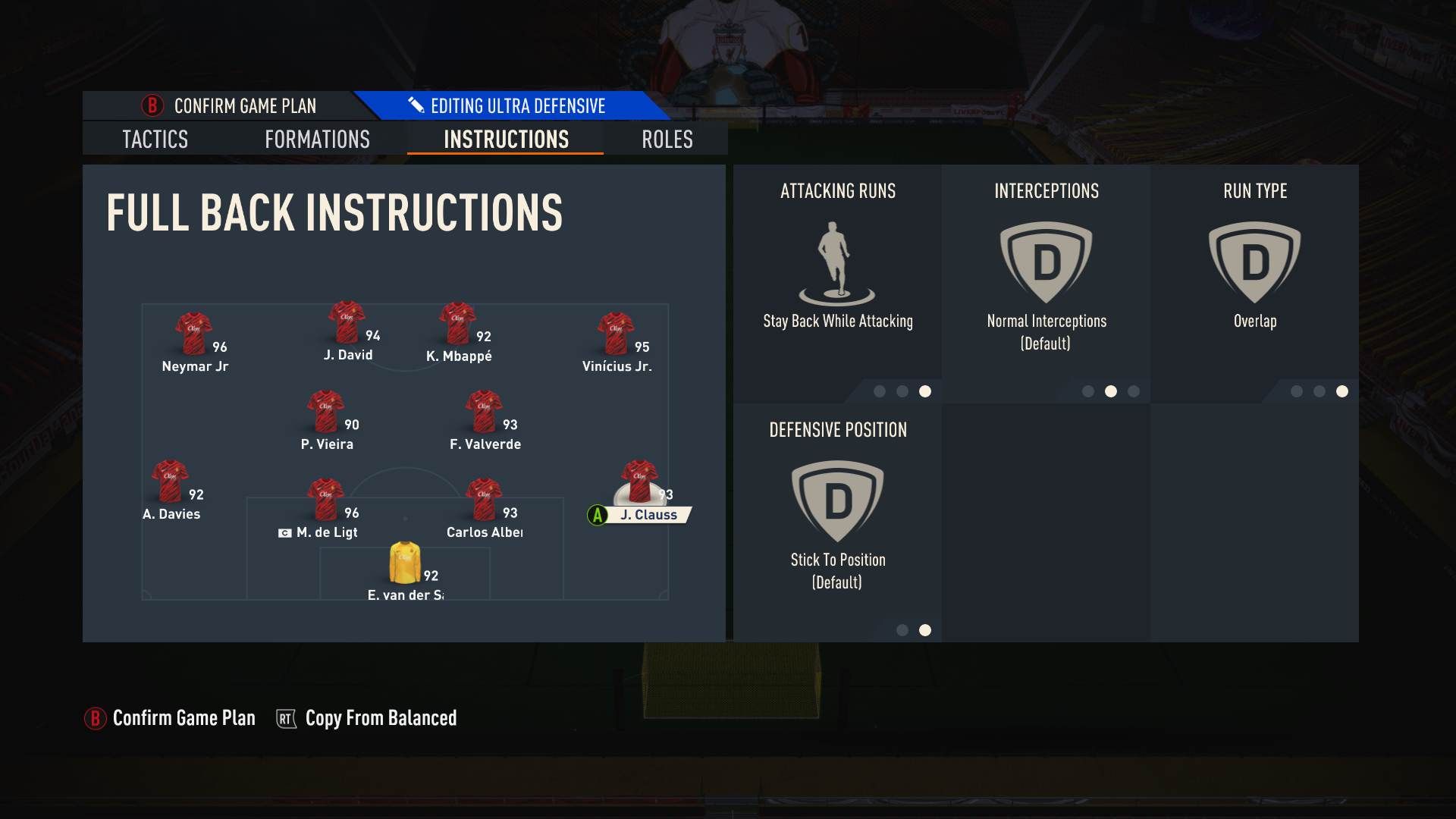Click the Interceptions shield icon
The width and height of the screenshot is (1456, 819).
point(1046,258)
